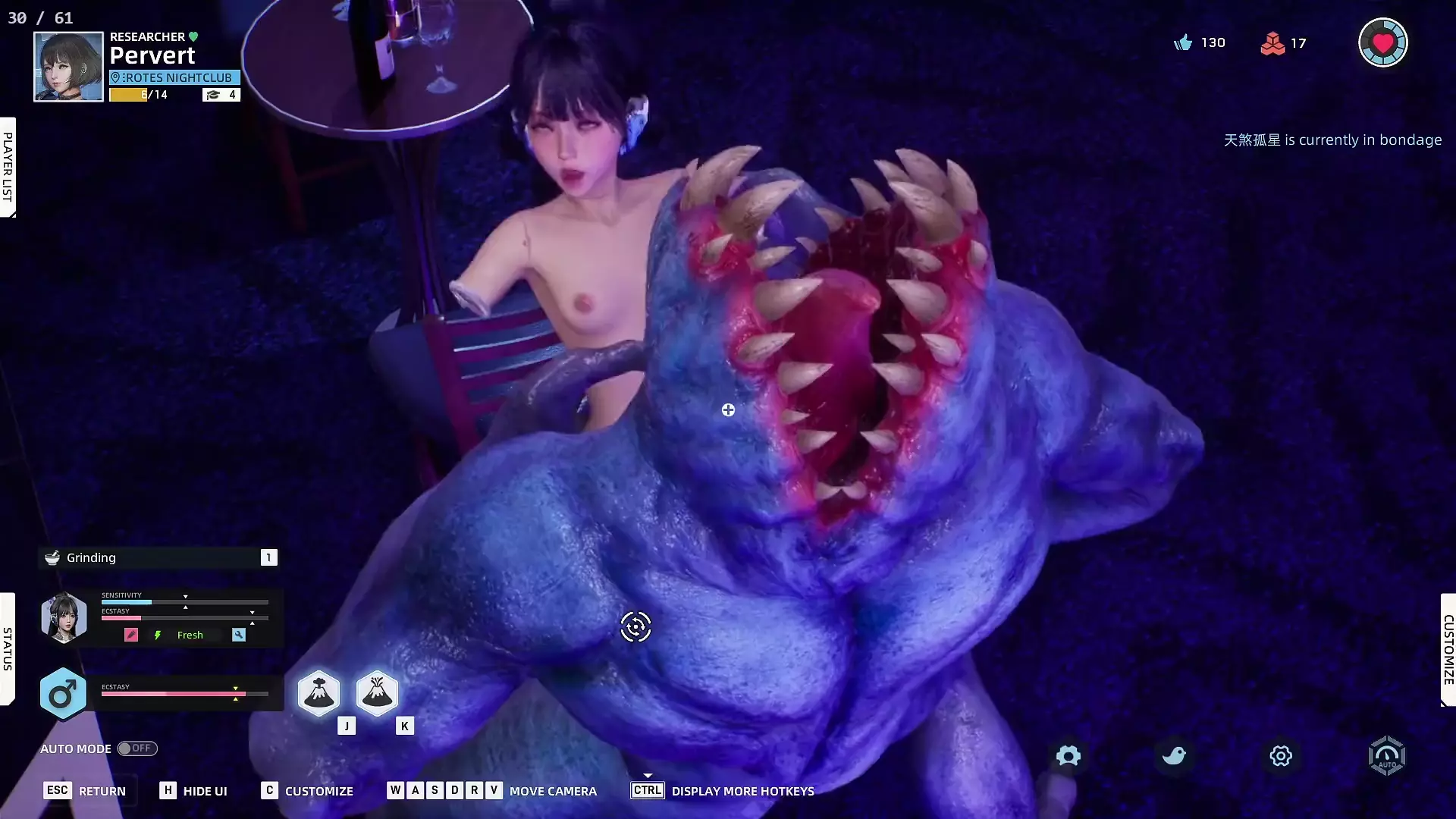The width and height of the screenshot is (1456, 819).
Task: Open the filled gear icon menu
Action: [1068, 755]
